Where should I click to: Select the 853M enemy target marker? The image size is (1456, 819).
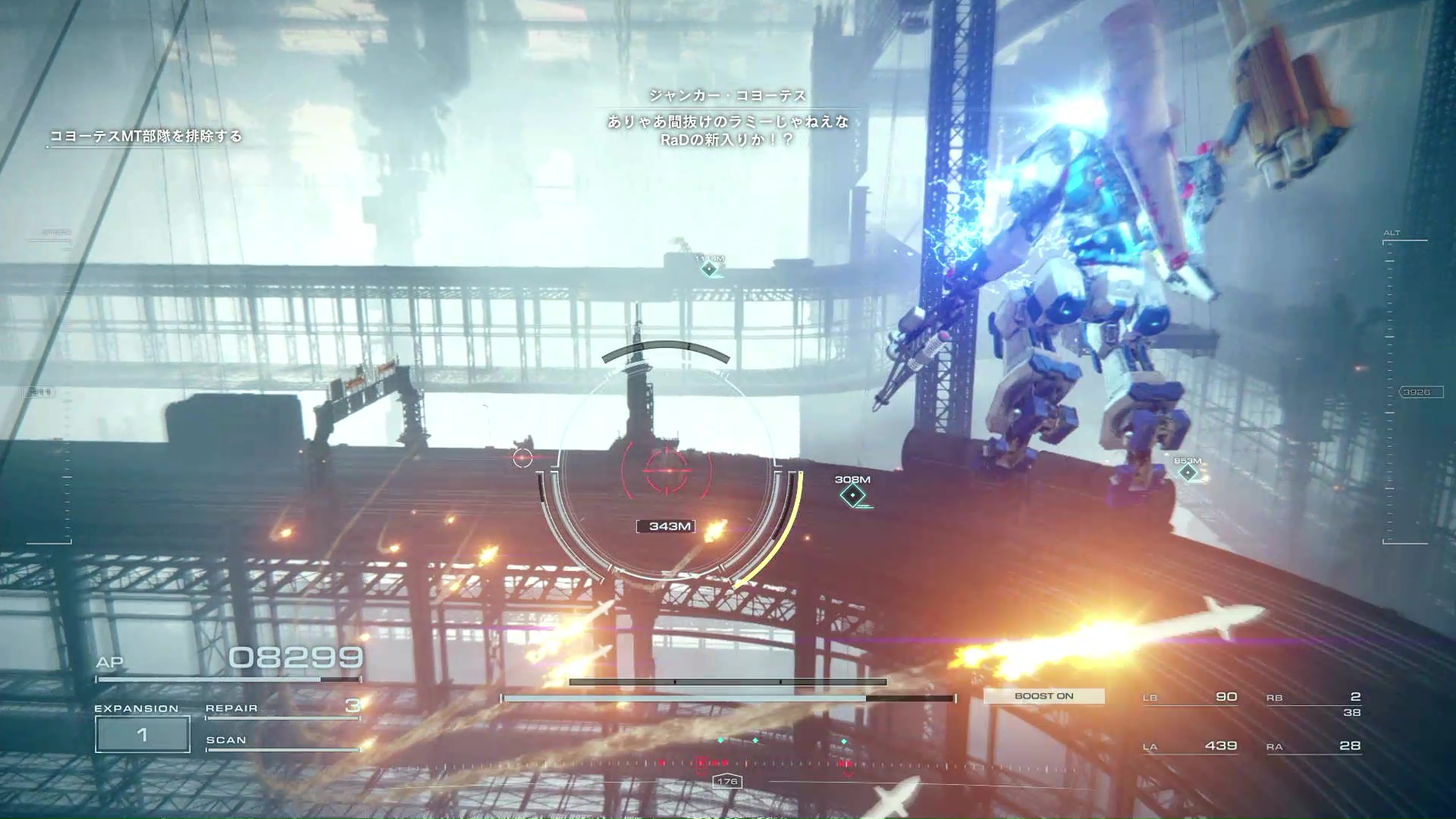[x=1188, y=472]
